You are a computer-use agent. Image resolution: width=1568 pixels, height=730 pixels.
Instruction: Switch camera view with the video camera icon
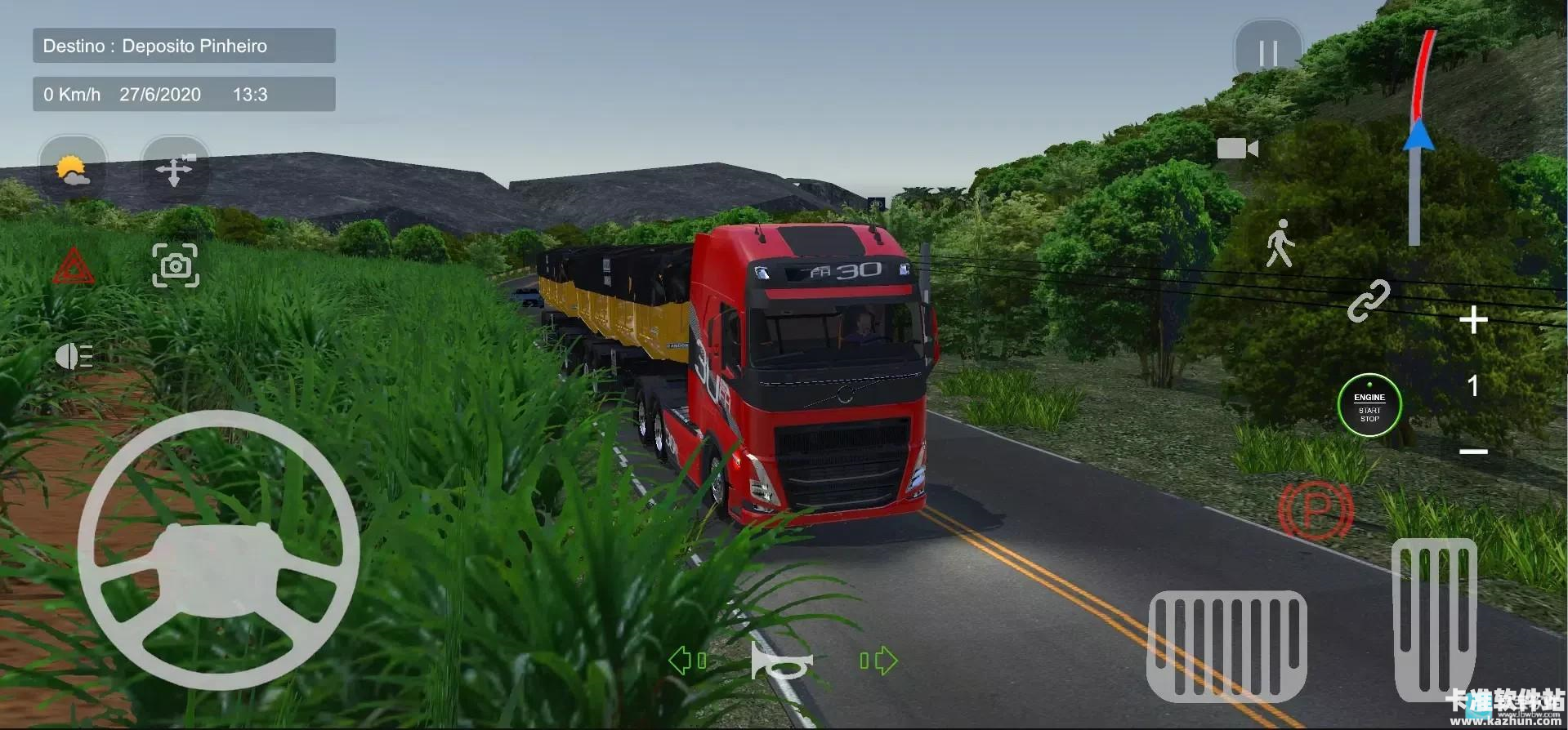click(x=1240, y=149)
